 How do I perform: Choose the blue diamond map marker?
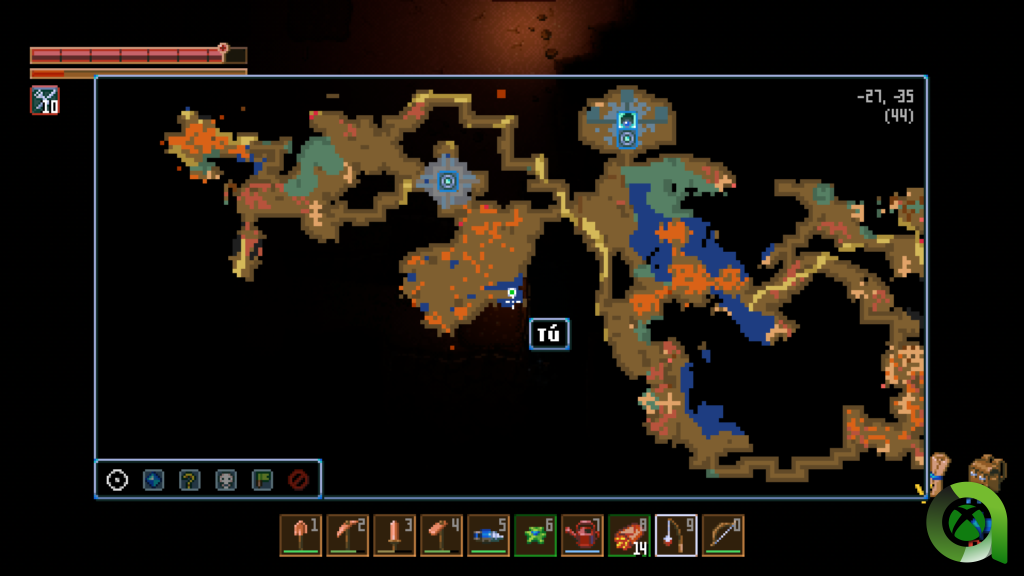153,480
